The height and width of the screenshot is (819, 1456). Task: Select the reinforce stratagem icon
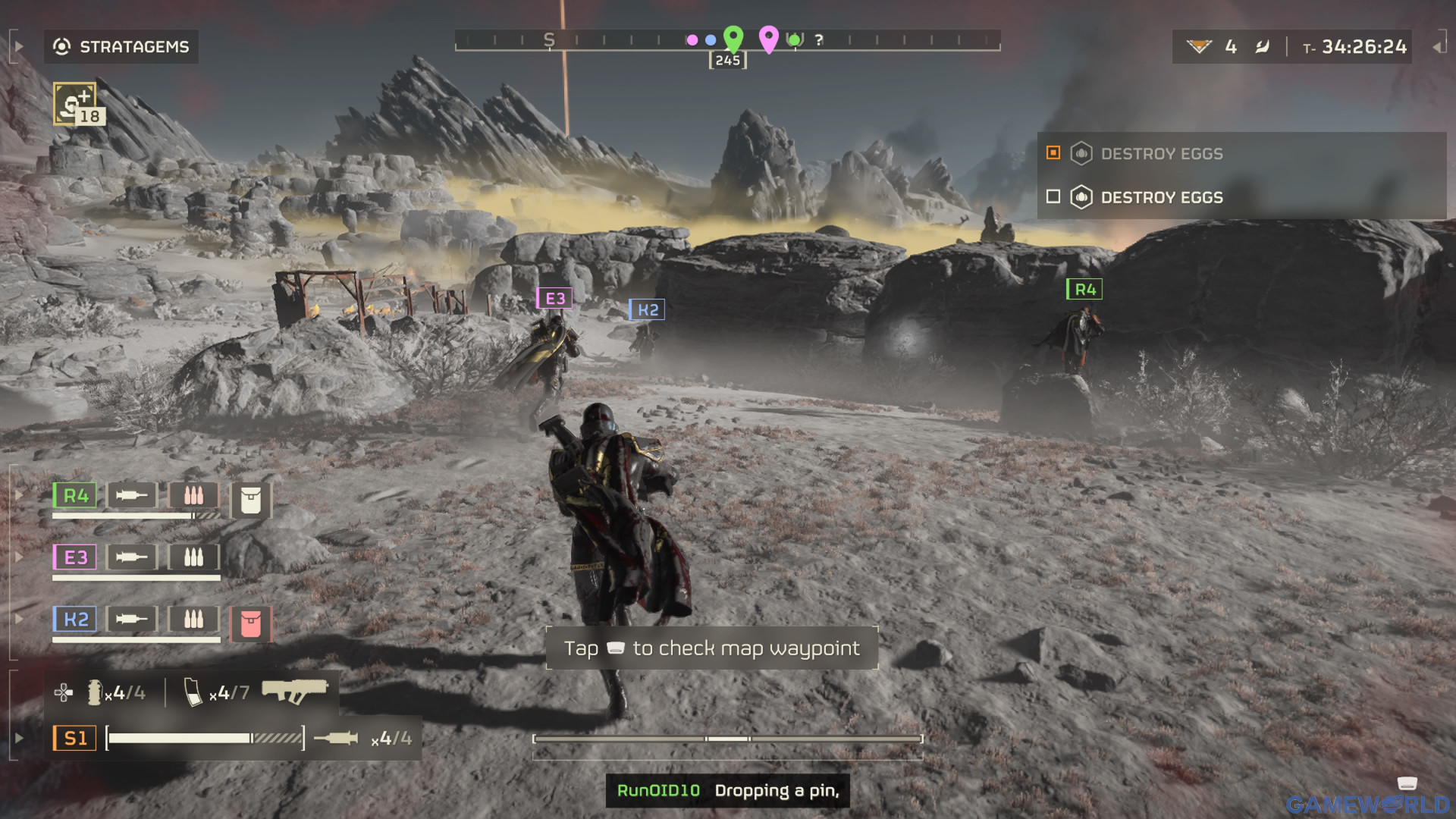75,104
